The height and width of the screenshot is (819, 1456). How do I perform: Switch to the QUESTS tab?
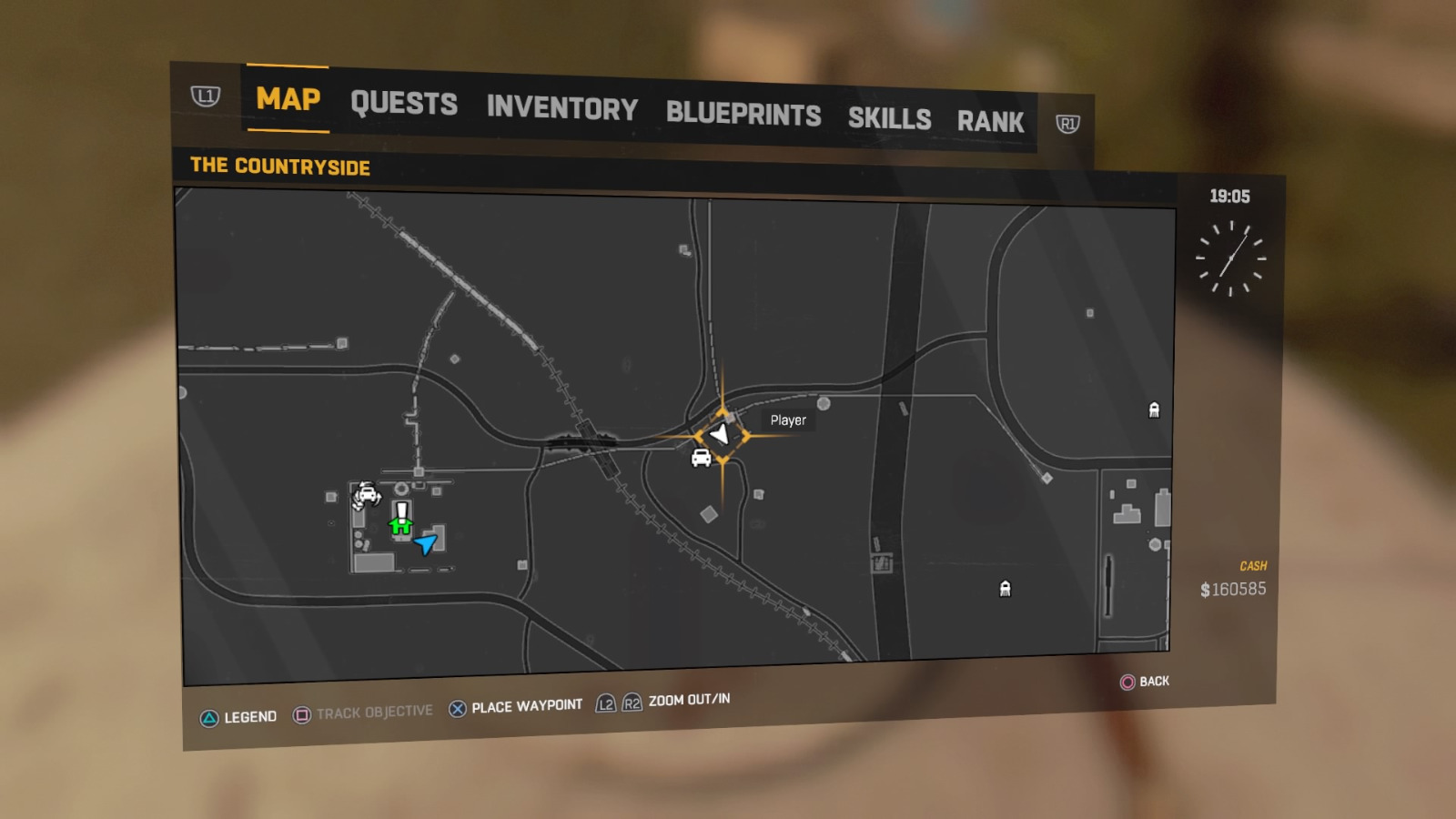tap(406, 105)
